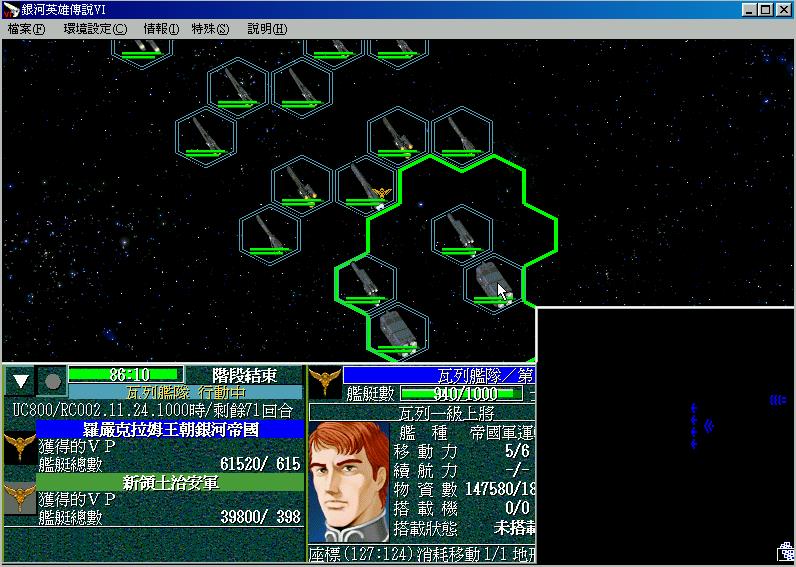Select the 瓦列艦隊 fleet title bar
Image resolution: width=796 pixels, height=567 pixels.
pyautogui.click(x=438, y=375)
